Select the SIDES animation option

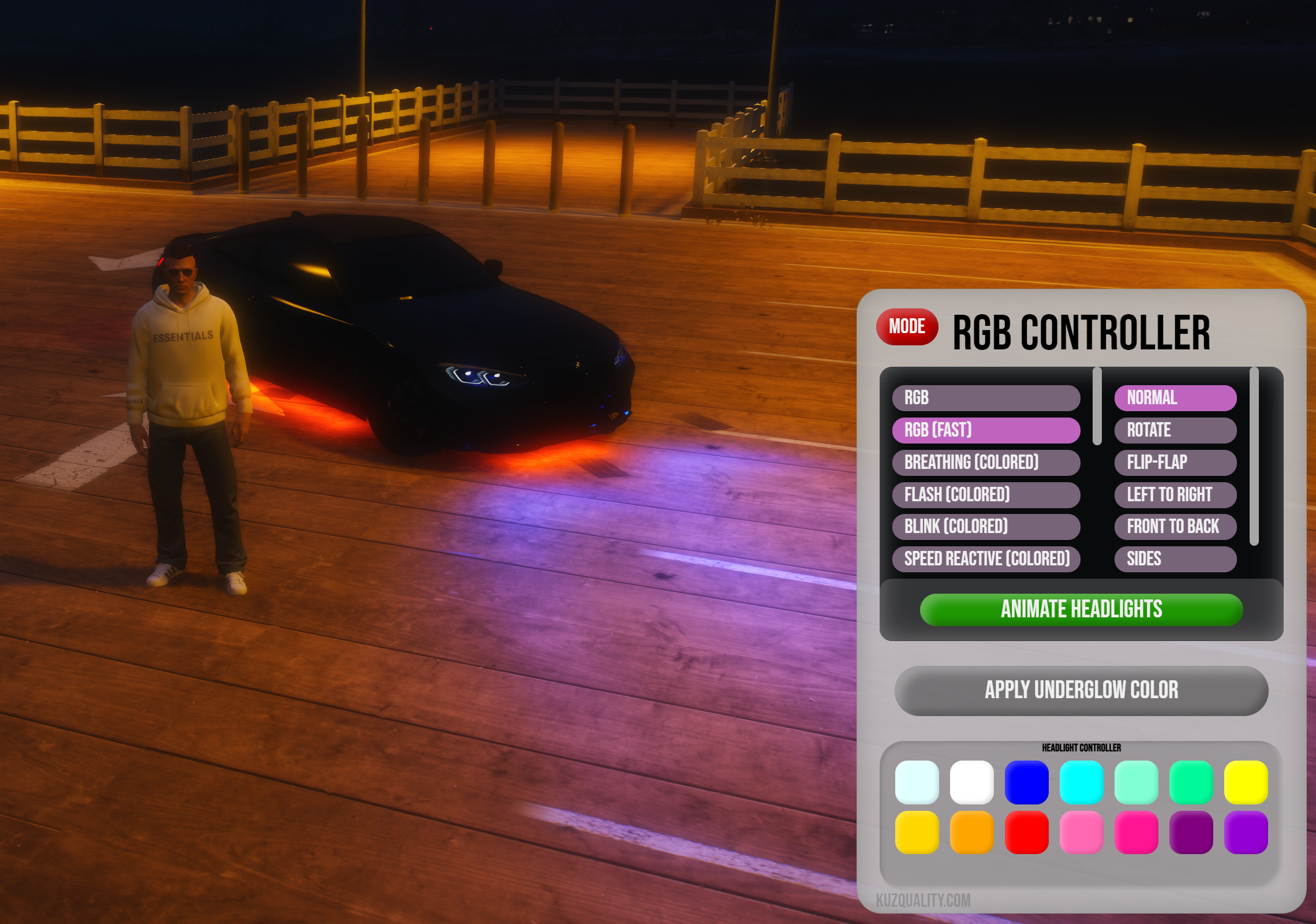tap(1175, 558)
